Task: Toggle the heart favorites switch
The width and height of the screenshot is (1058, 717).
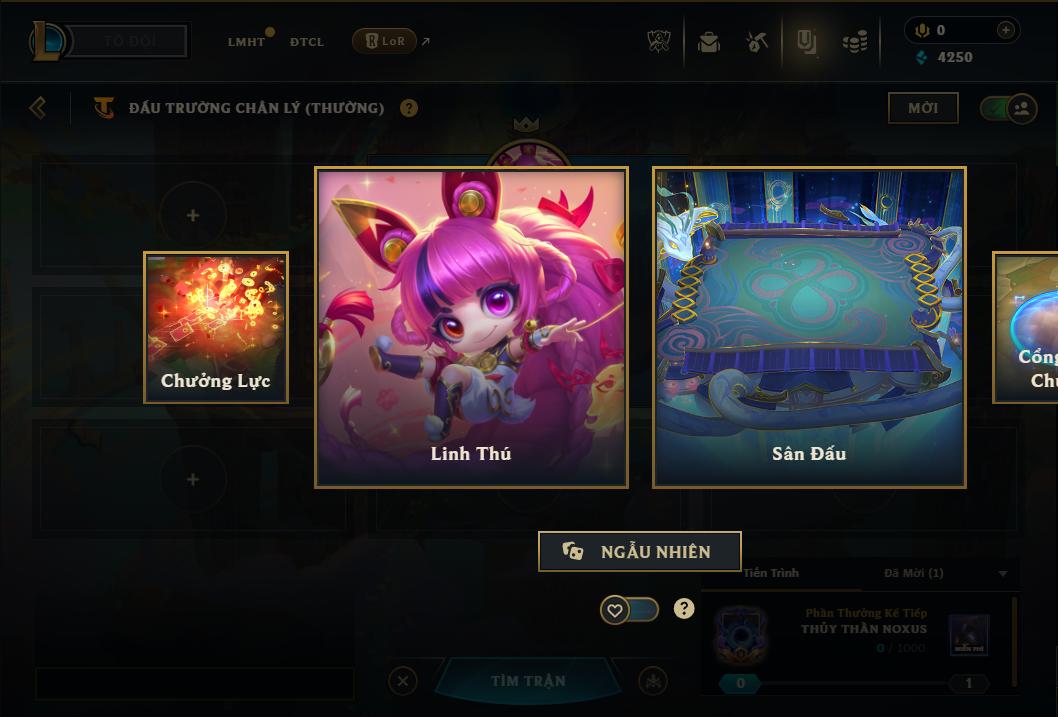Action: pos(629,609)
